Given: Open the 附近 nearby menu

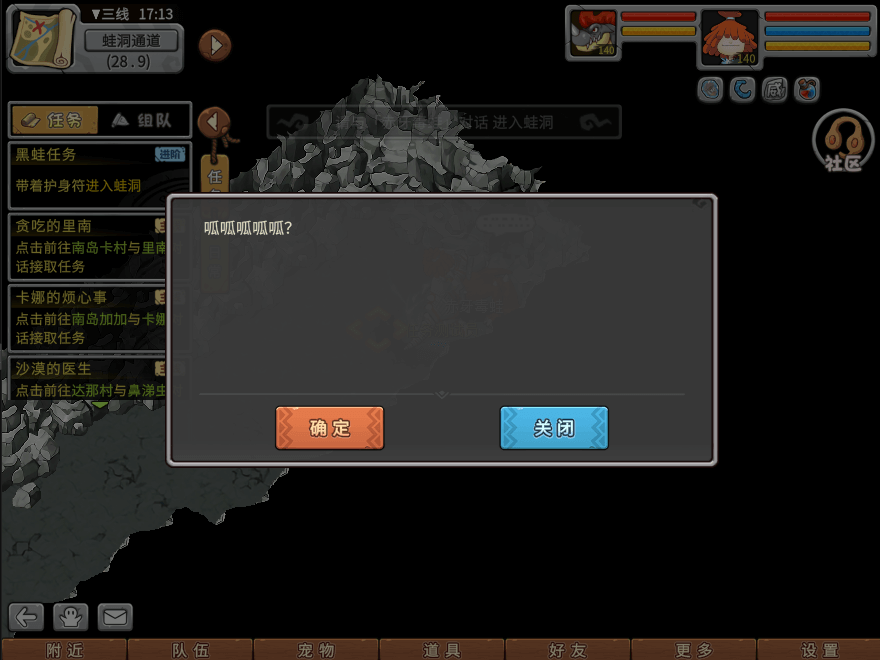Looking at the screenshot, I should 64,650.
